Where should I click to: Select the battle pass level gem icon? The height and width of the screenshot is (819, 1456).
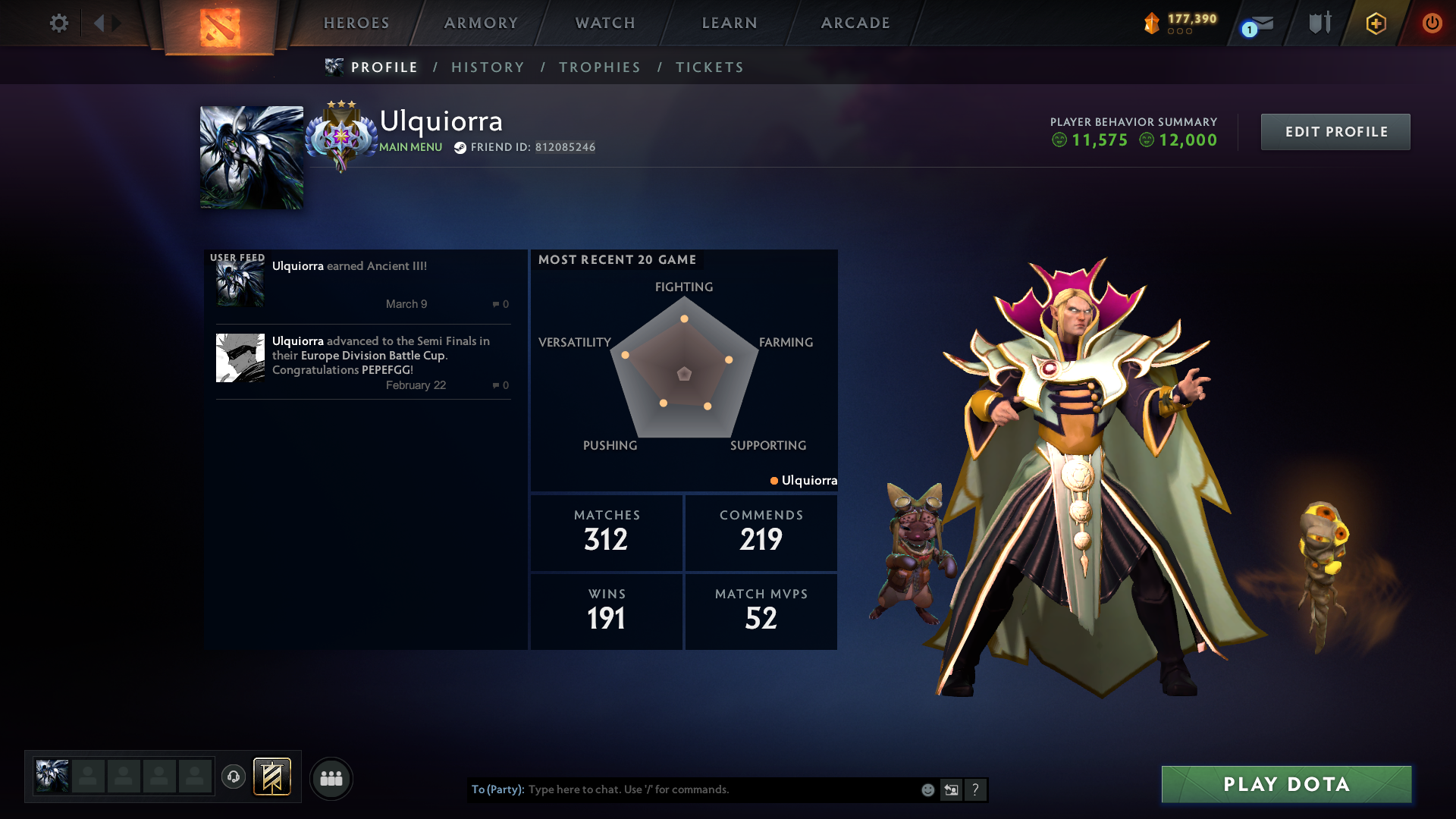pos(1153,23)
